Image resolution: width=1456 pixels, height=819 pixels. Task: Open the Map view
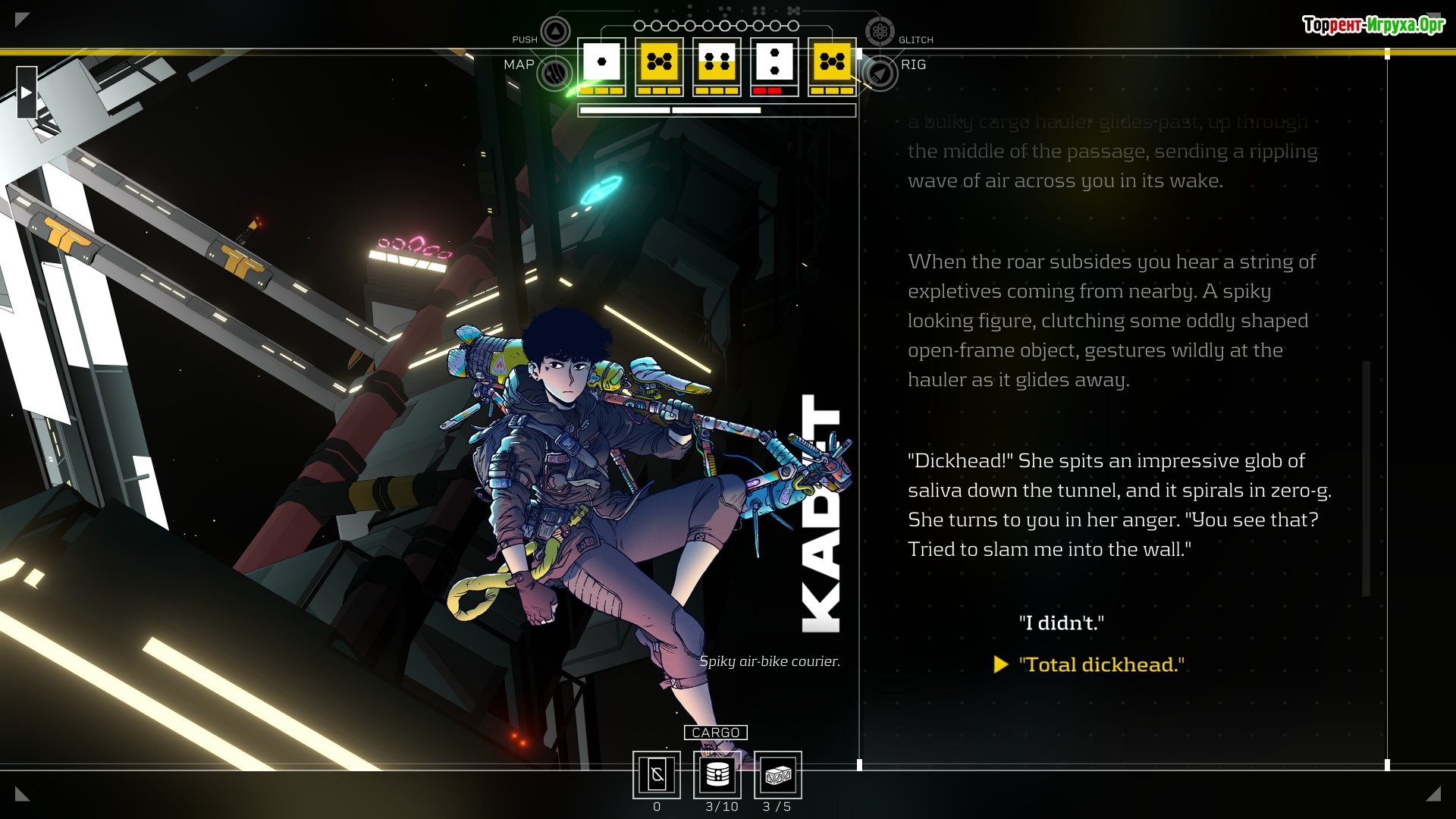click(554, 73)
